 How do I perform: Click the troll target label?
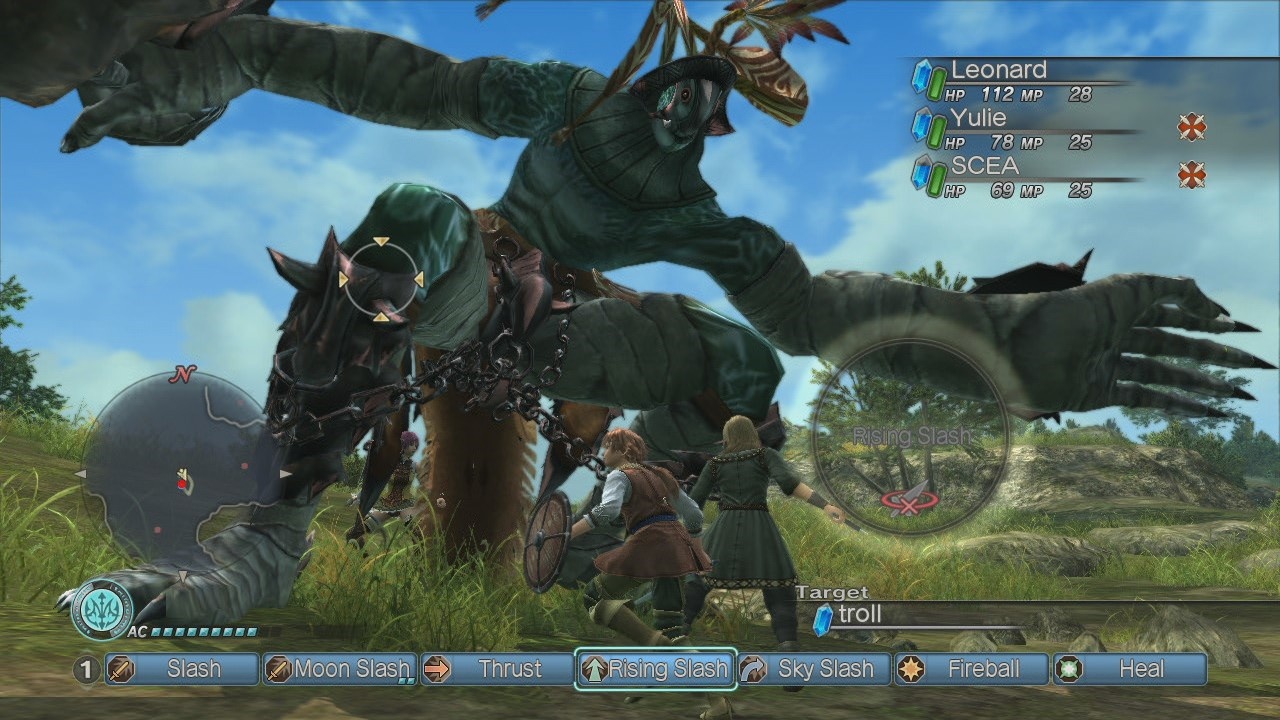click(859, 615)
